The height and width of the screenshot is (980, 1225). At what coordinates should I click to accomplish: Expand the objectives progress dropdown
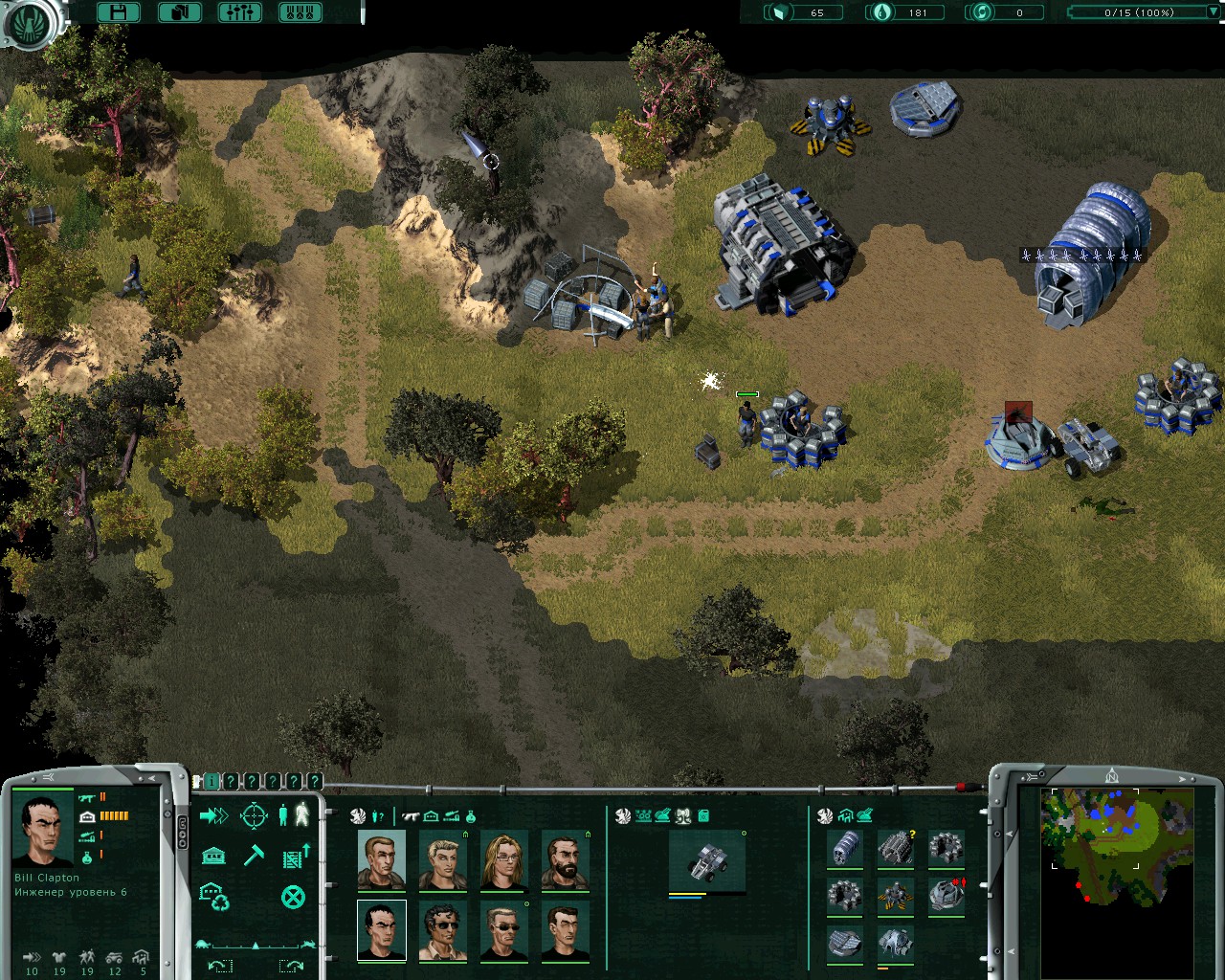pyautogui.click(x=1213, y=12)
